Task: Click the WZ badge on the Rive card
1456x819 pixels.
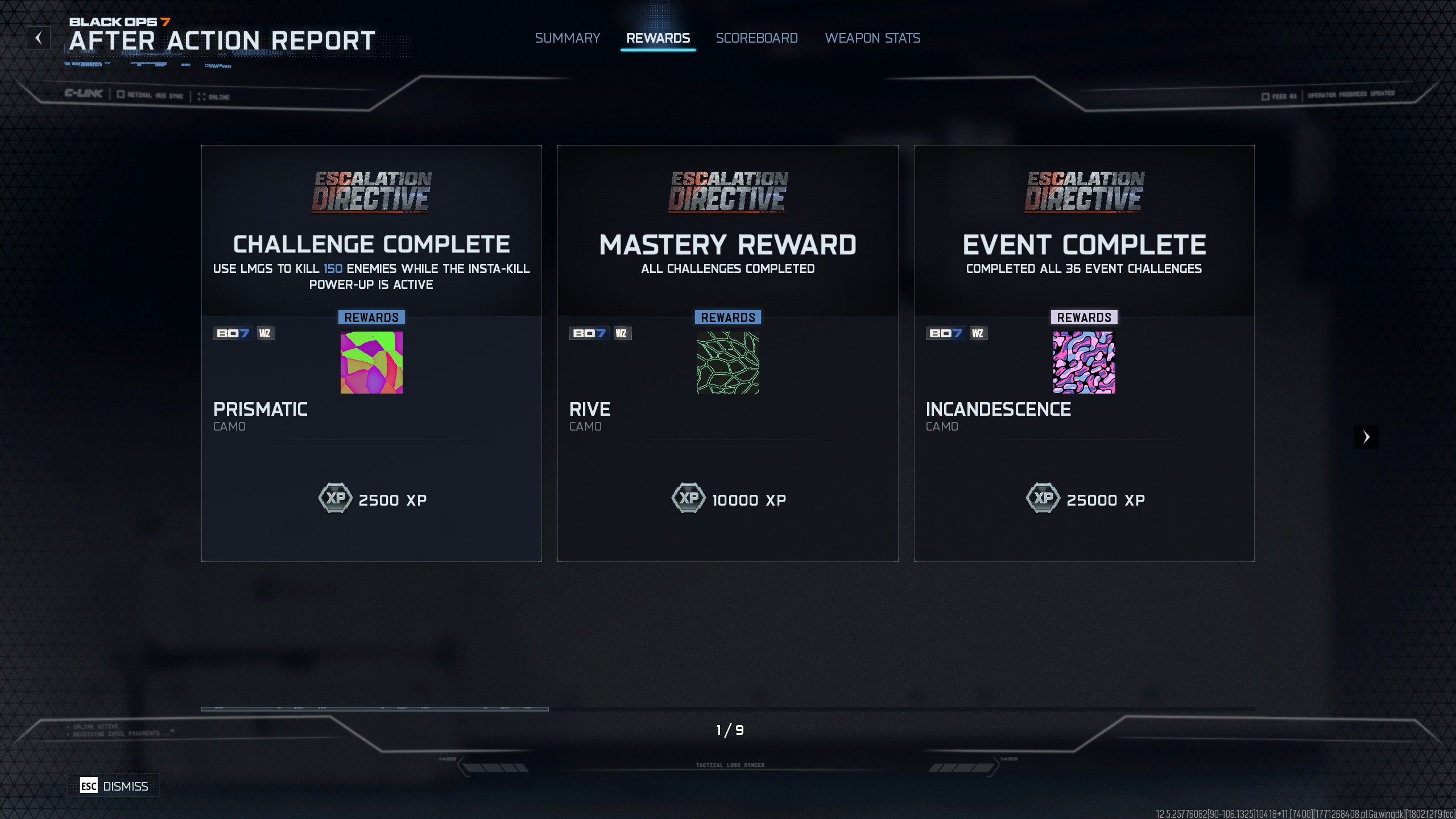Action: pyautogui.click(x=622, y=333)
